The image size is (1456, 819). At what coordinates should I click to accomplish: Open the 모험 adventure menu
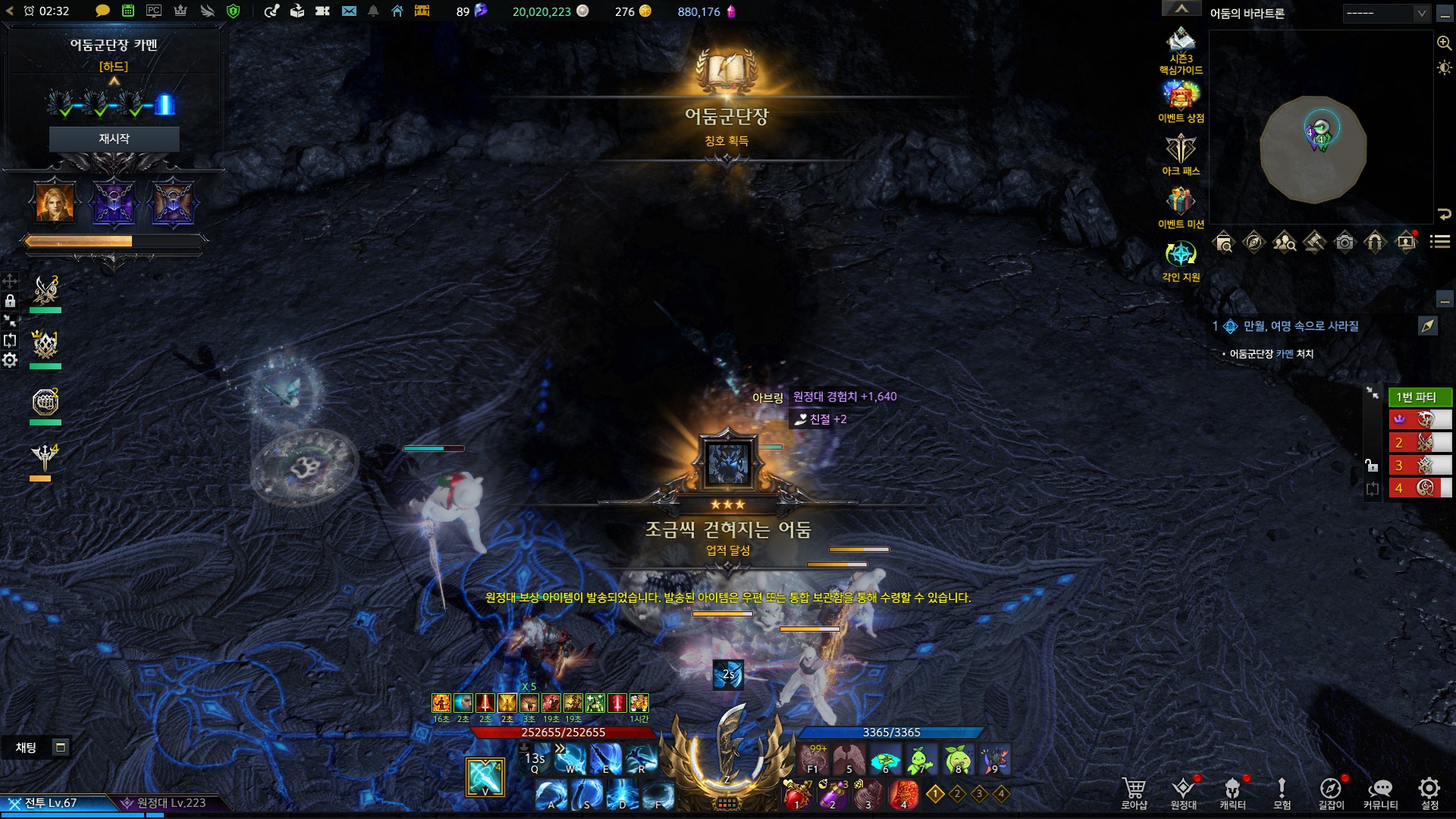1282,792
